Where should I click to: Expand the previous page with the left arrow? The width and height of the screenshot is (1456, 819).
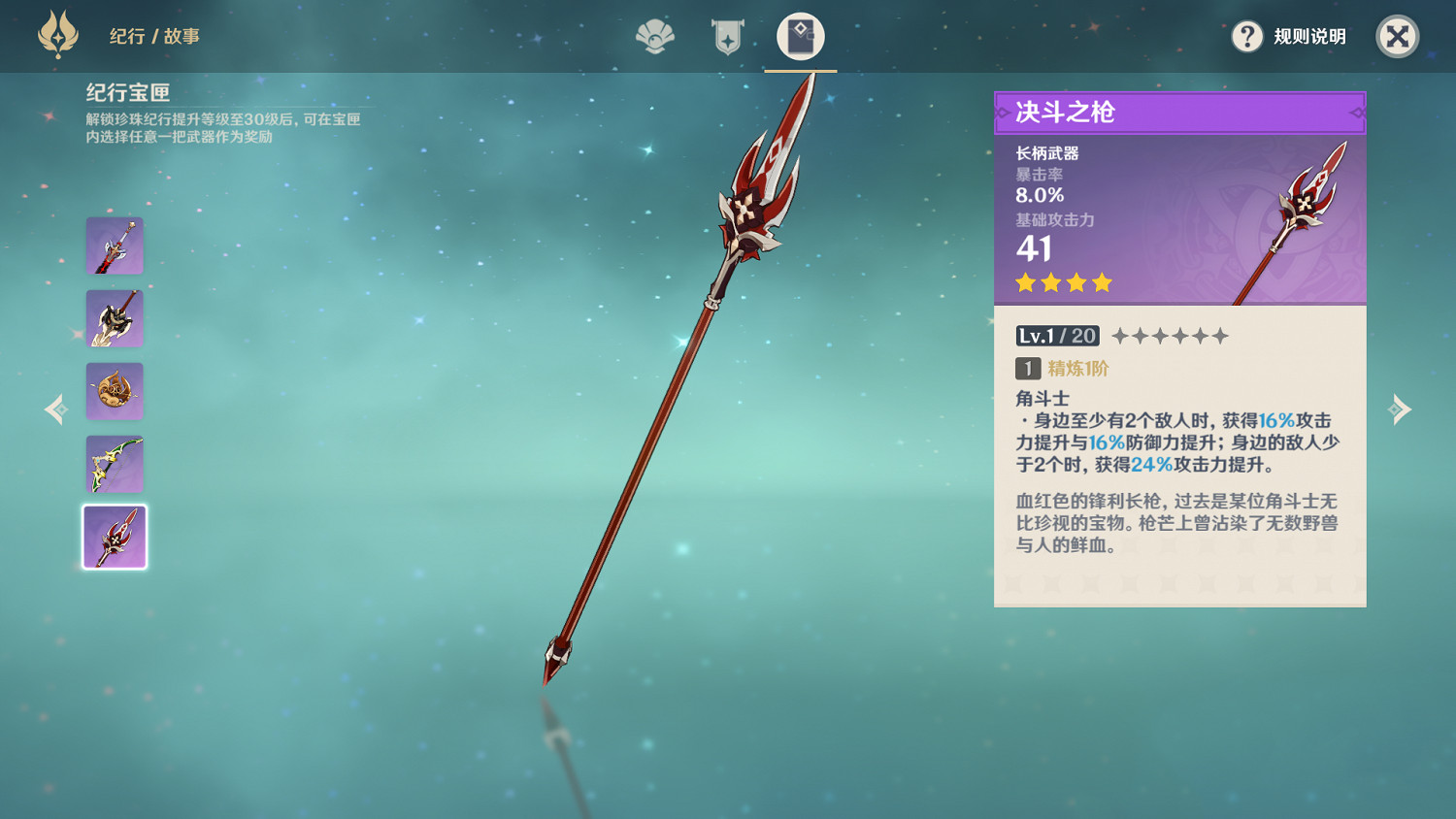click(54, 409)
